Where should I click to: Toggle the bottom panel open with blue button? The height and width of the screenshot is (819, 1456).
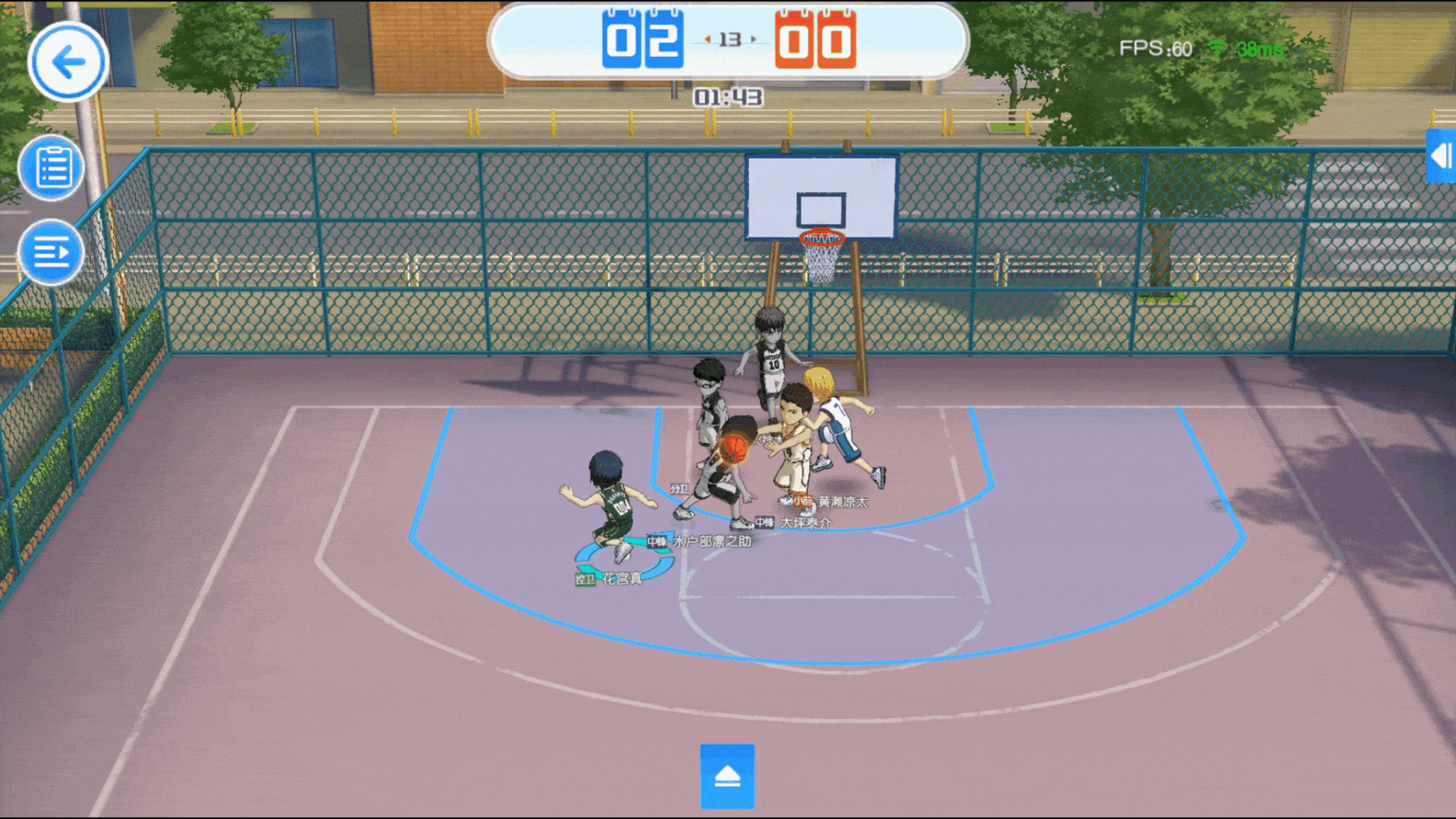727,776
